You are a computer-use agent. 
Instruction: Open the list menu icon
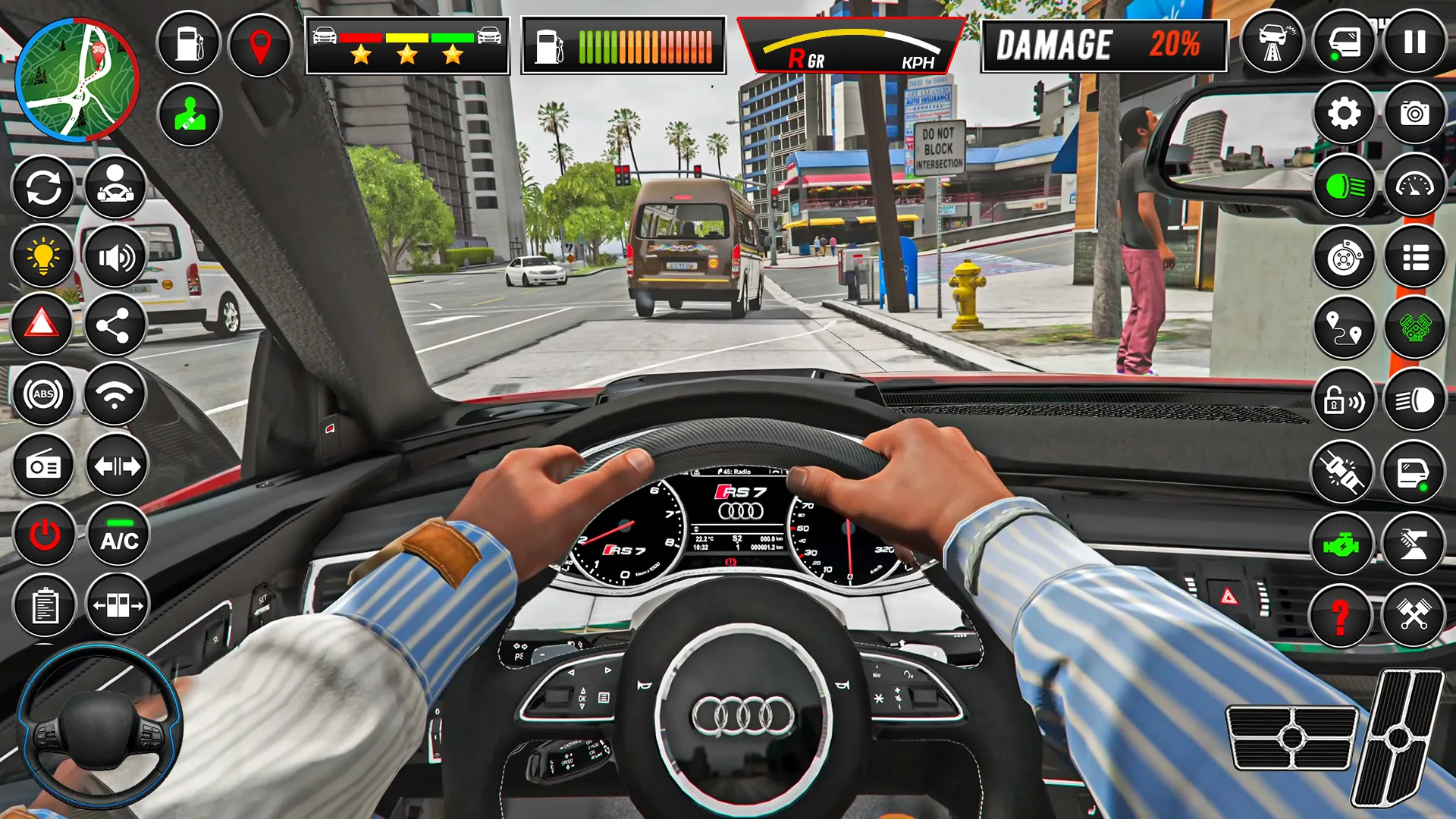(x=1415, y=258)
